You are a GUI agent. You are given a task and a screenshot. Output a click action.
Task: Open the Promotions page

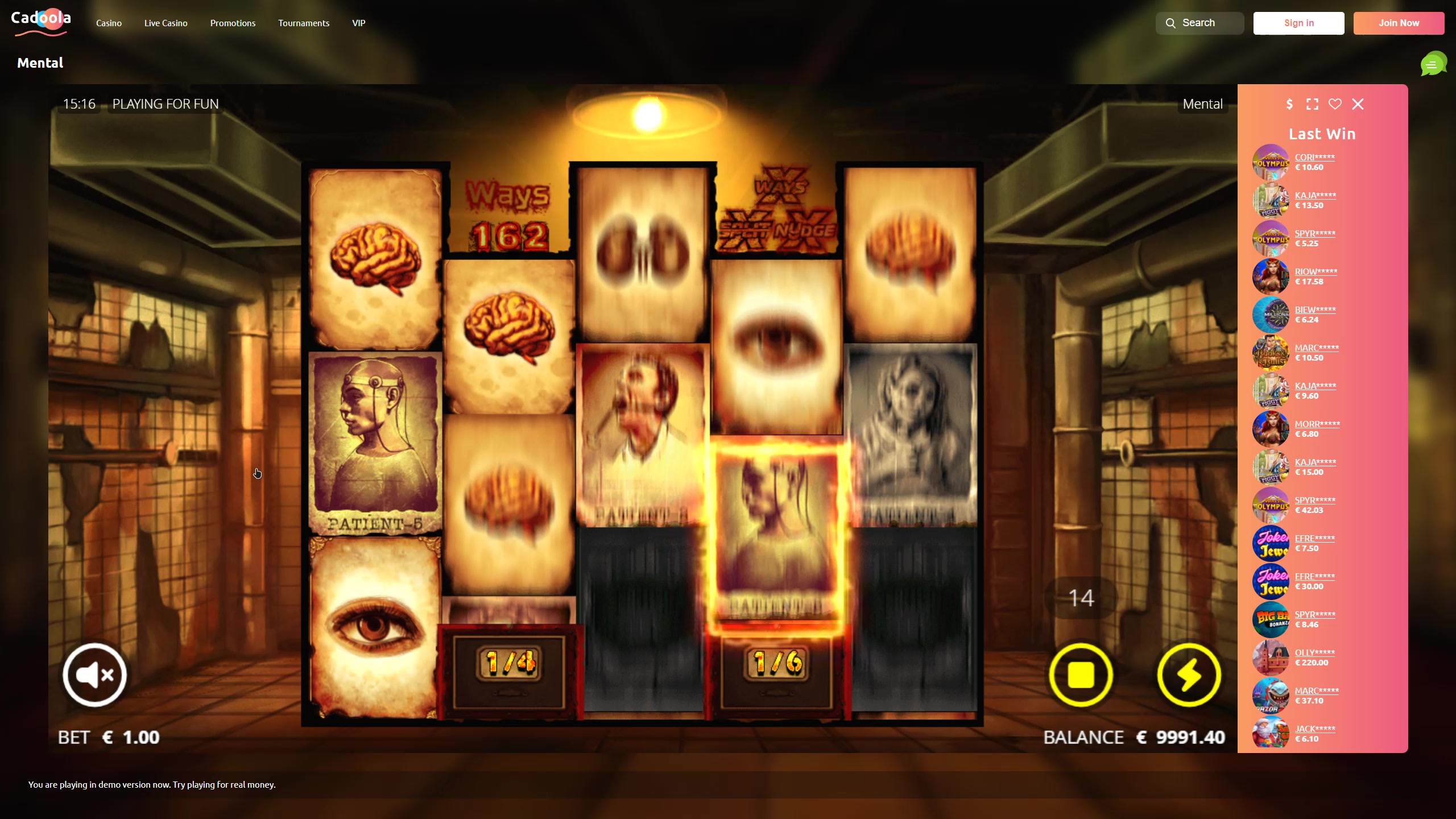pos(233,23)
